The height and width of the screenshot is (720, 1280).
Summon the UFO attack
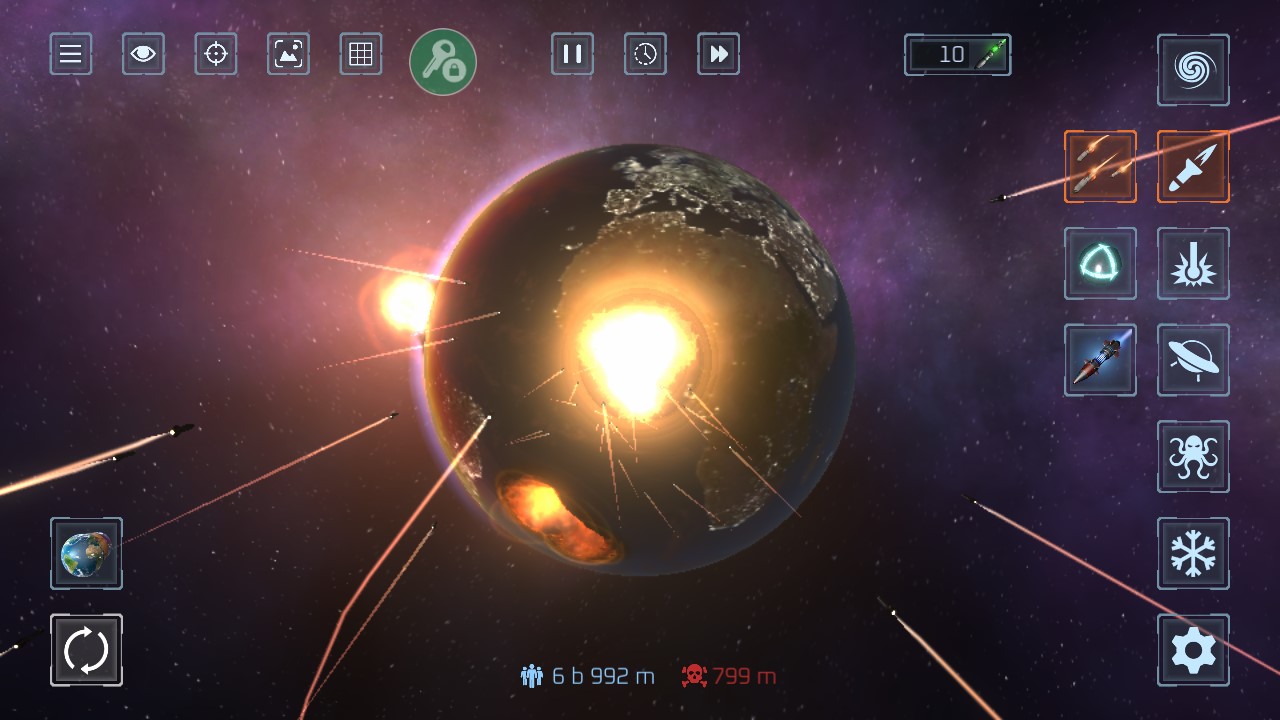pos(1193,360)
